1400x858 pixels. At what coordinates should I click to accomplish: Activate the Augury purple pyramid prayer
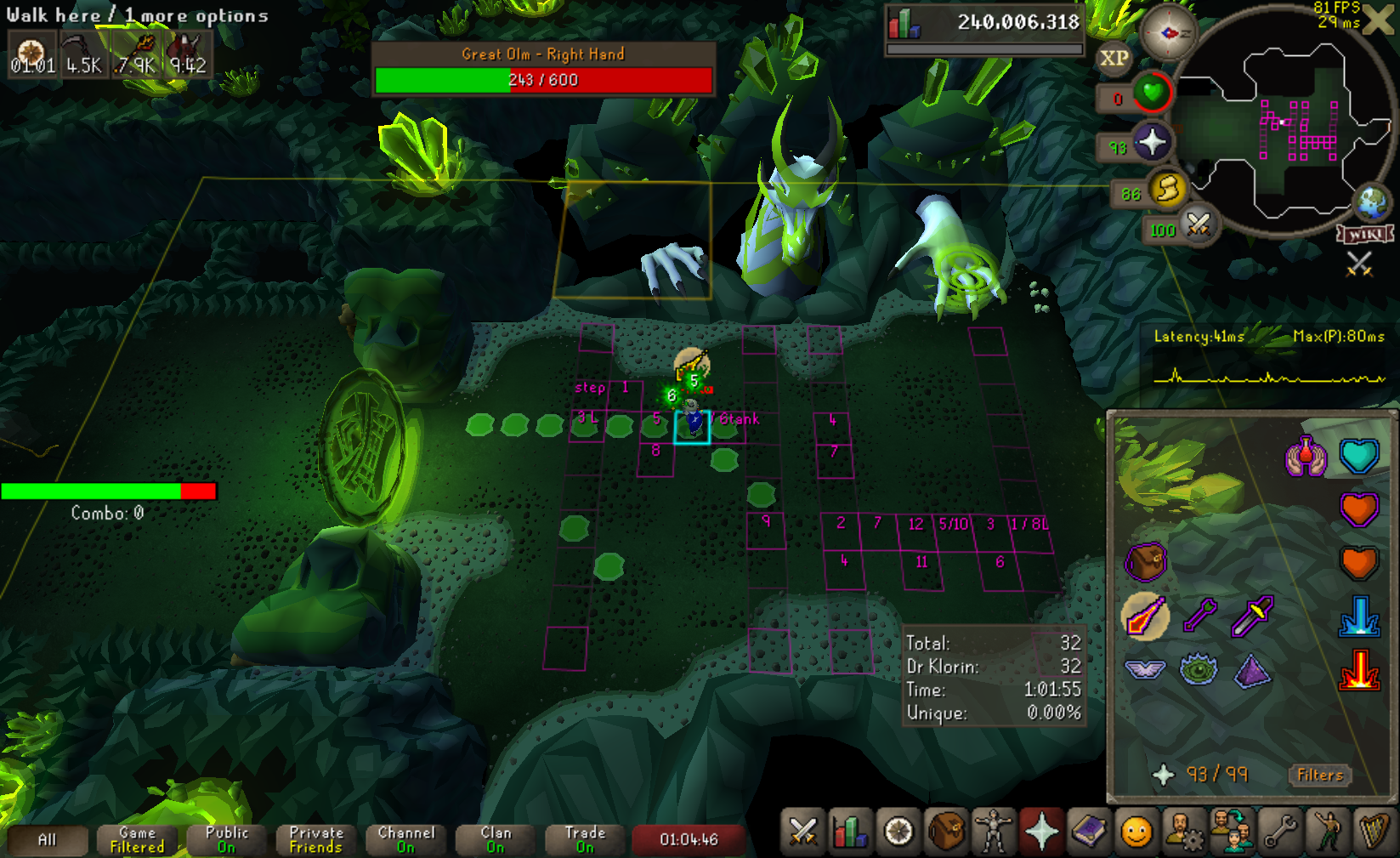pos(1252,671)
